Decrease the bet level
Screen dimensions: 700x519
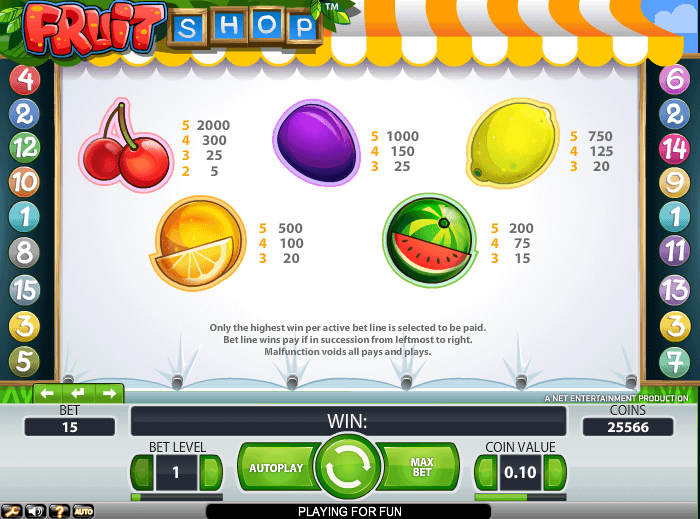click(x=143, y=472)
